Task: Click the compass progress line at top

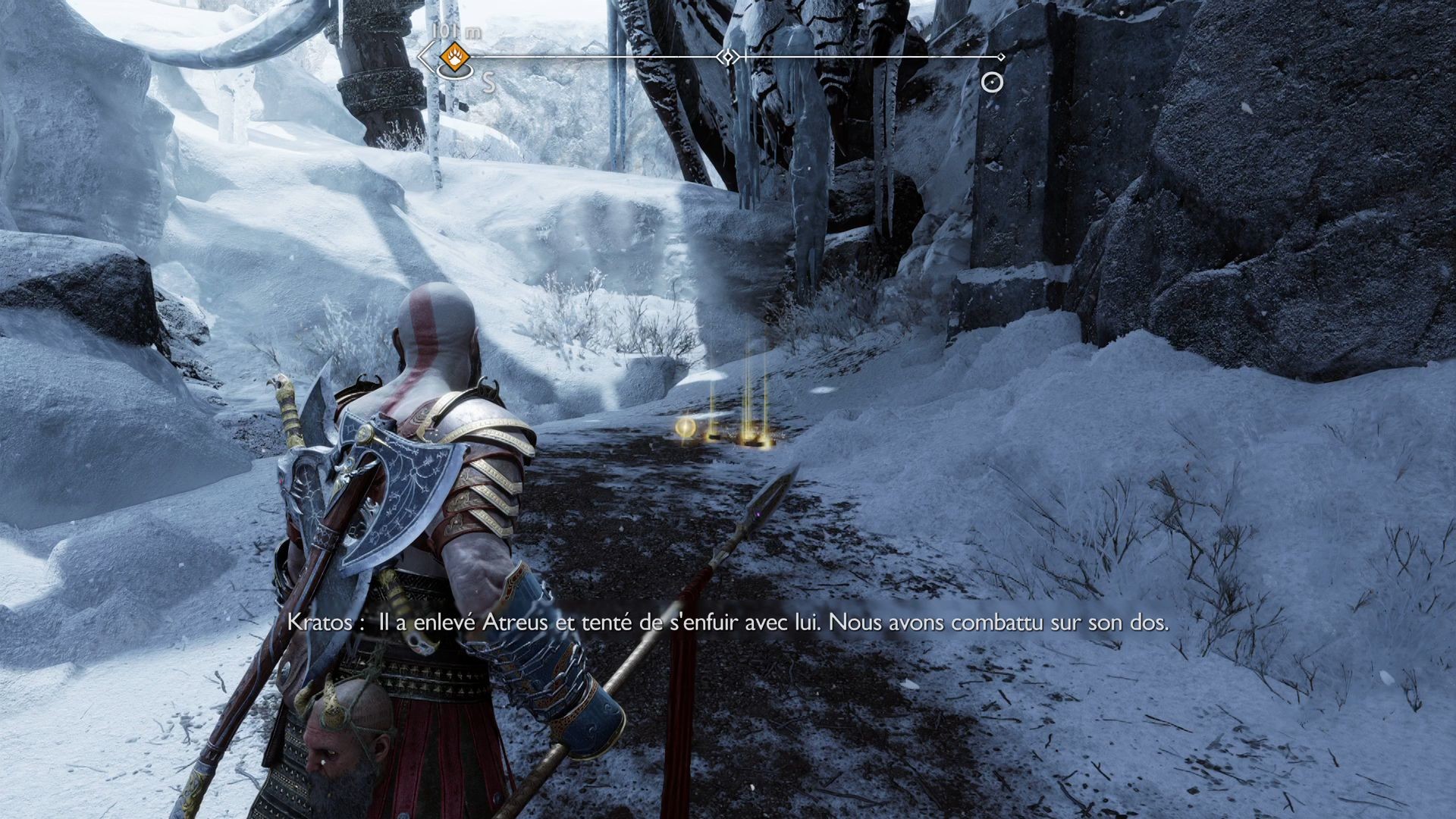Action: click(607, 55)
